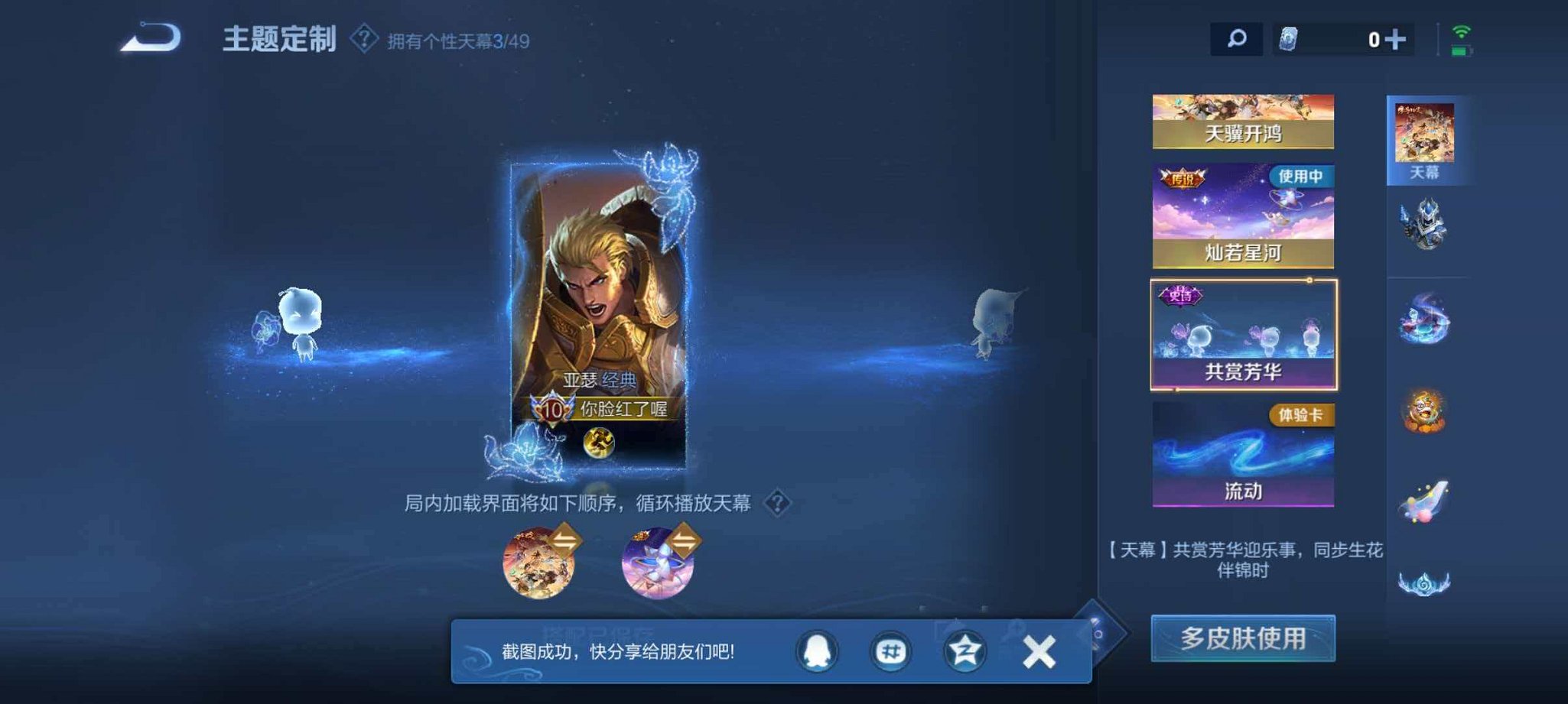
Task: Choose the 流动 canopy with 体验卡 badge
Action: [1241, 455]
